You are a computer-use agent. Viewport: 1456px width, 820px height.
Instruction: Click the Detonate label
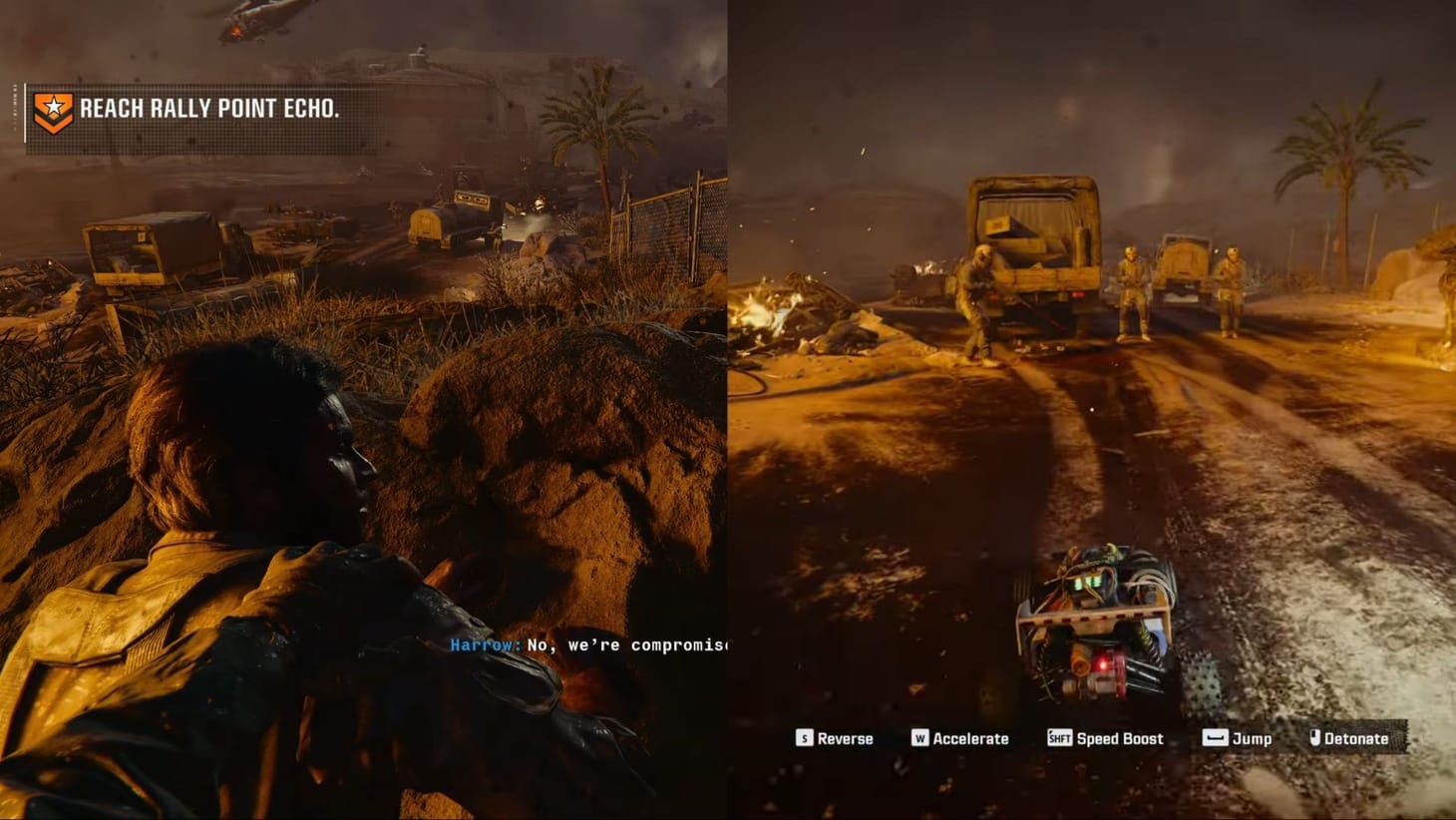point(1355,738)
